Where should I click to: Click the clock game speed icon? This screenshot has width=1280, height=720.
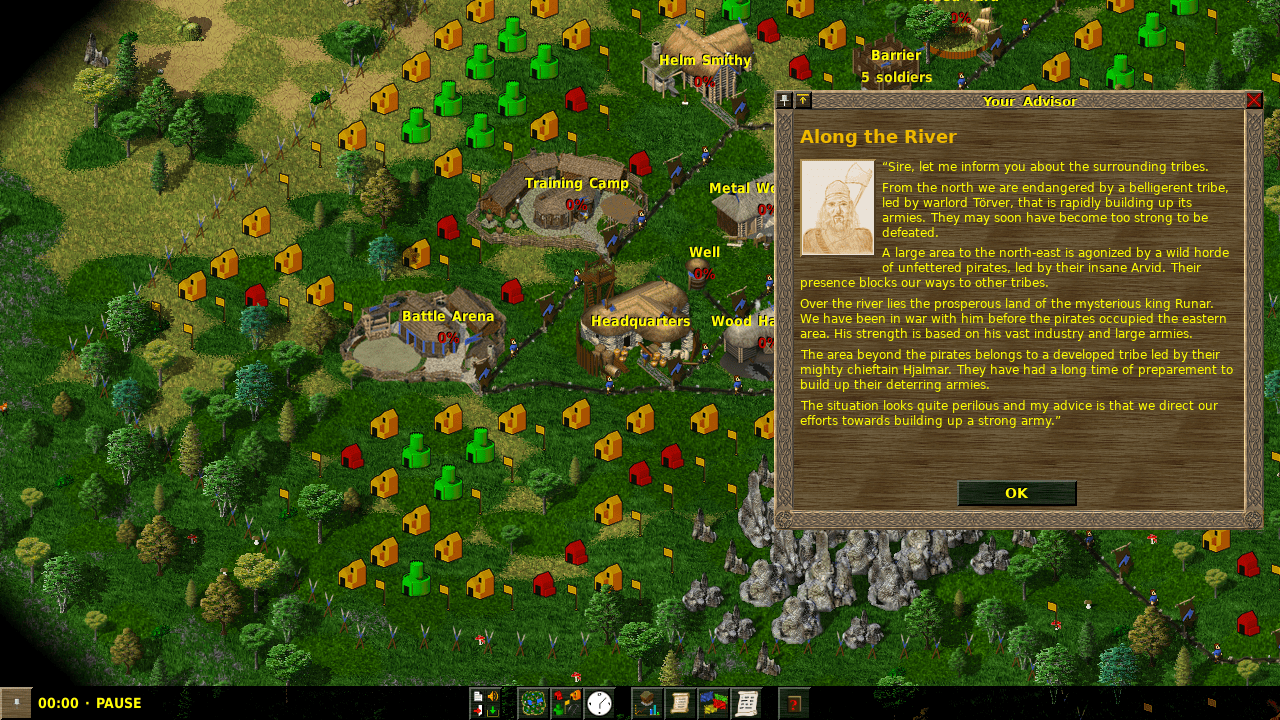[x=599, y=703]
